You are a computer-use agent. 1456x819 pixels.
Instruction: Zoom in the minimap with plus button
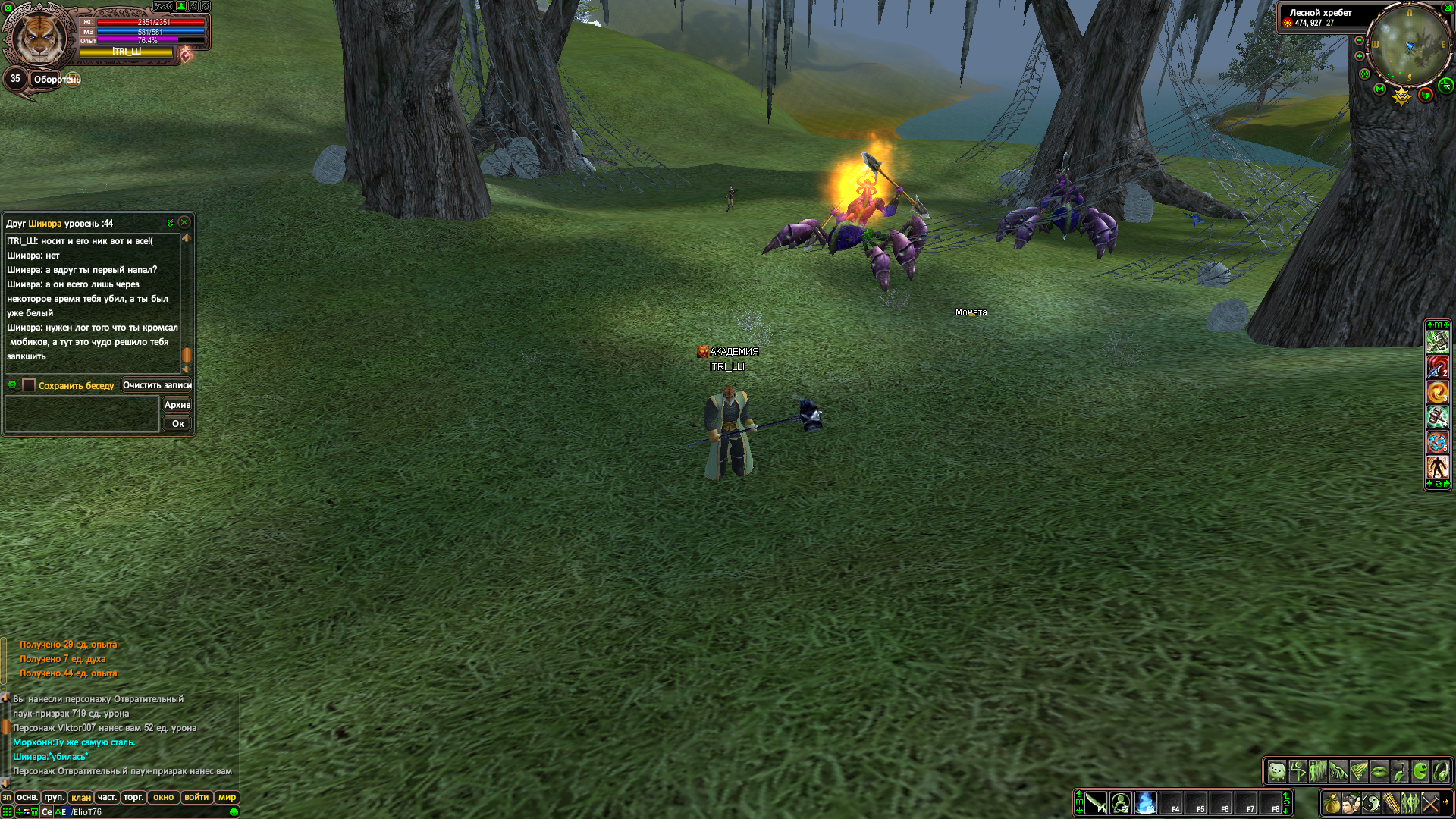[1360, 56]
